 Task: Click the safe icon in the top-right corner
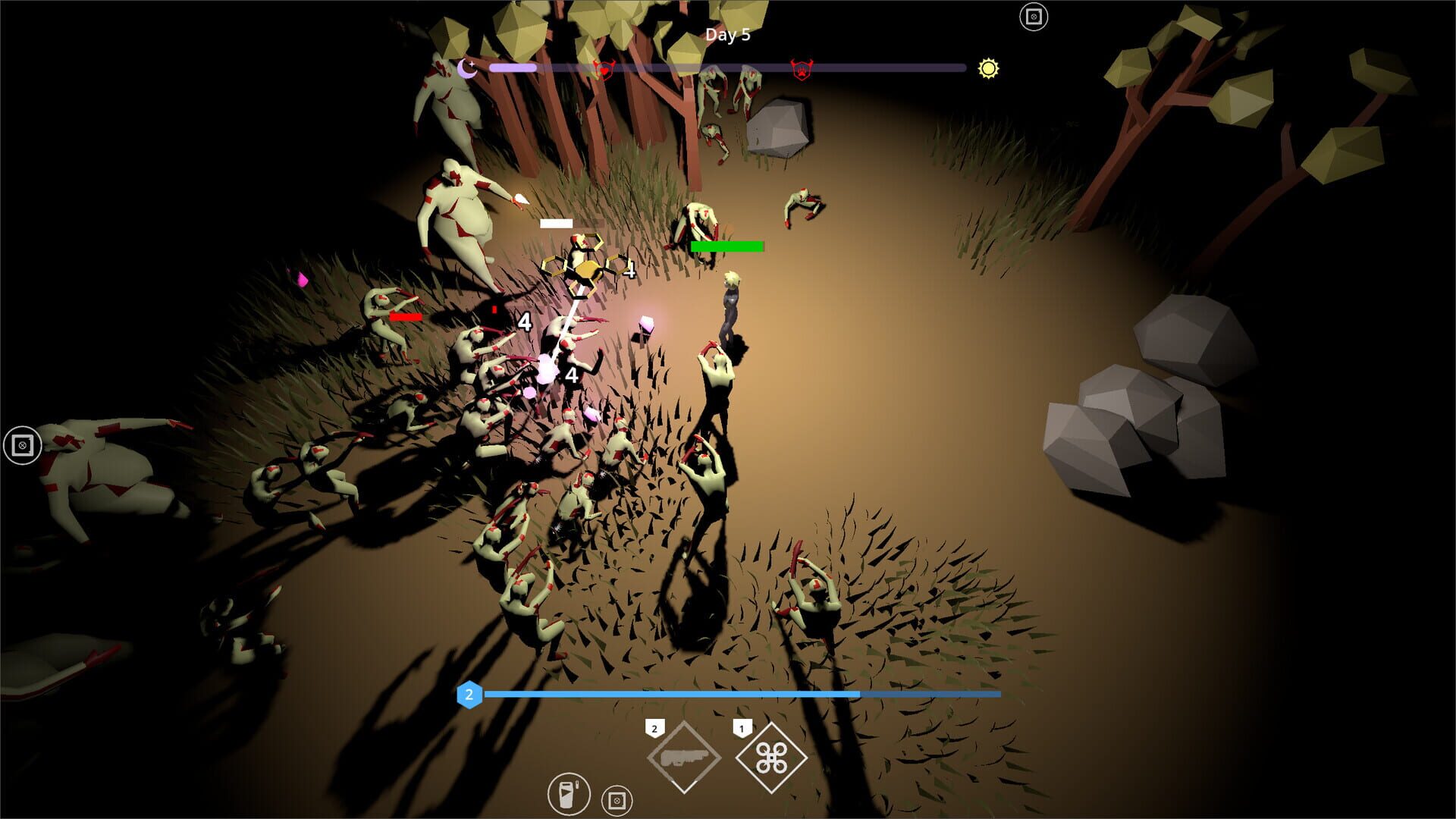[x=1034, y=15]
